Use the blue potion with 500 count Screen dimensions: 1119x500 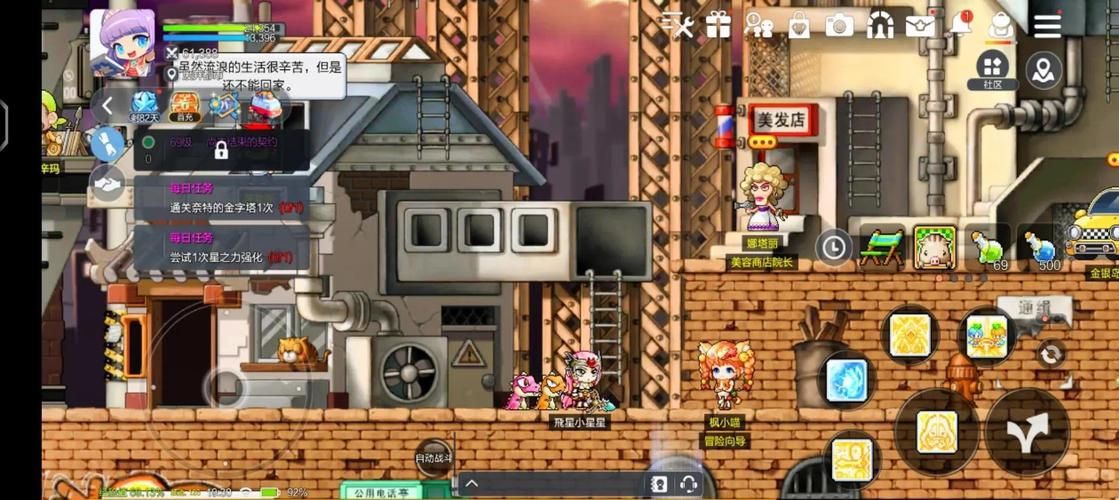coord(1041,247)
